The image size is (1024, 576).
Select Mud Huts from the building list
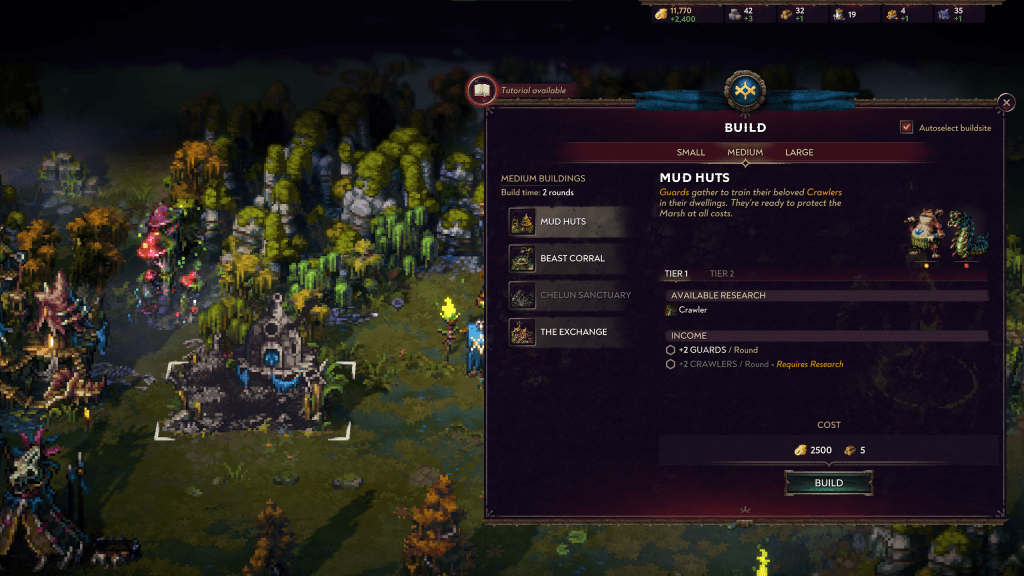[569, 221]
